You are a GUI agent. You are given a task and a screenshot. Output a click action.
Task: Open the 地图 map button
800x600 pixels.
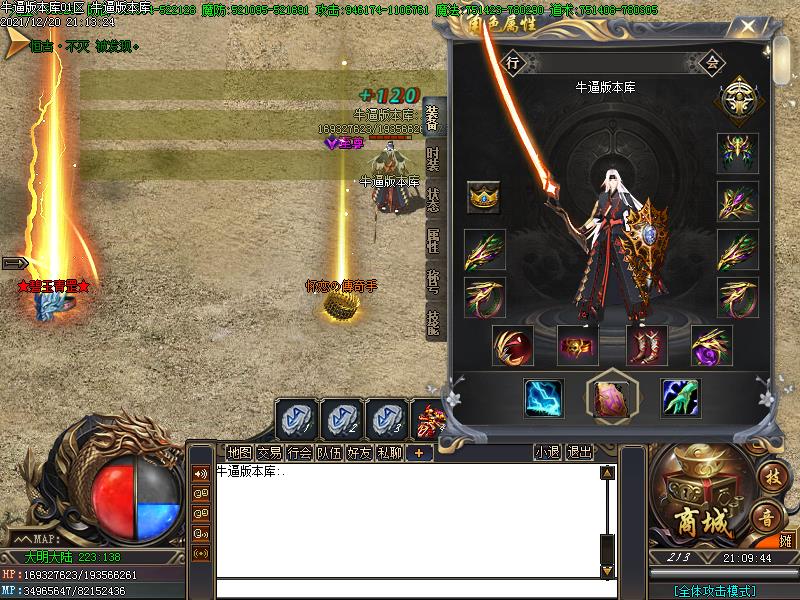point(240,453)
